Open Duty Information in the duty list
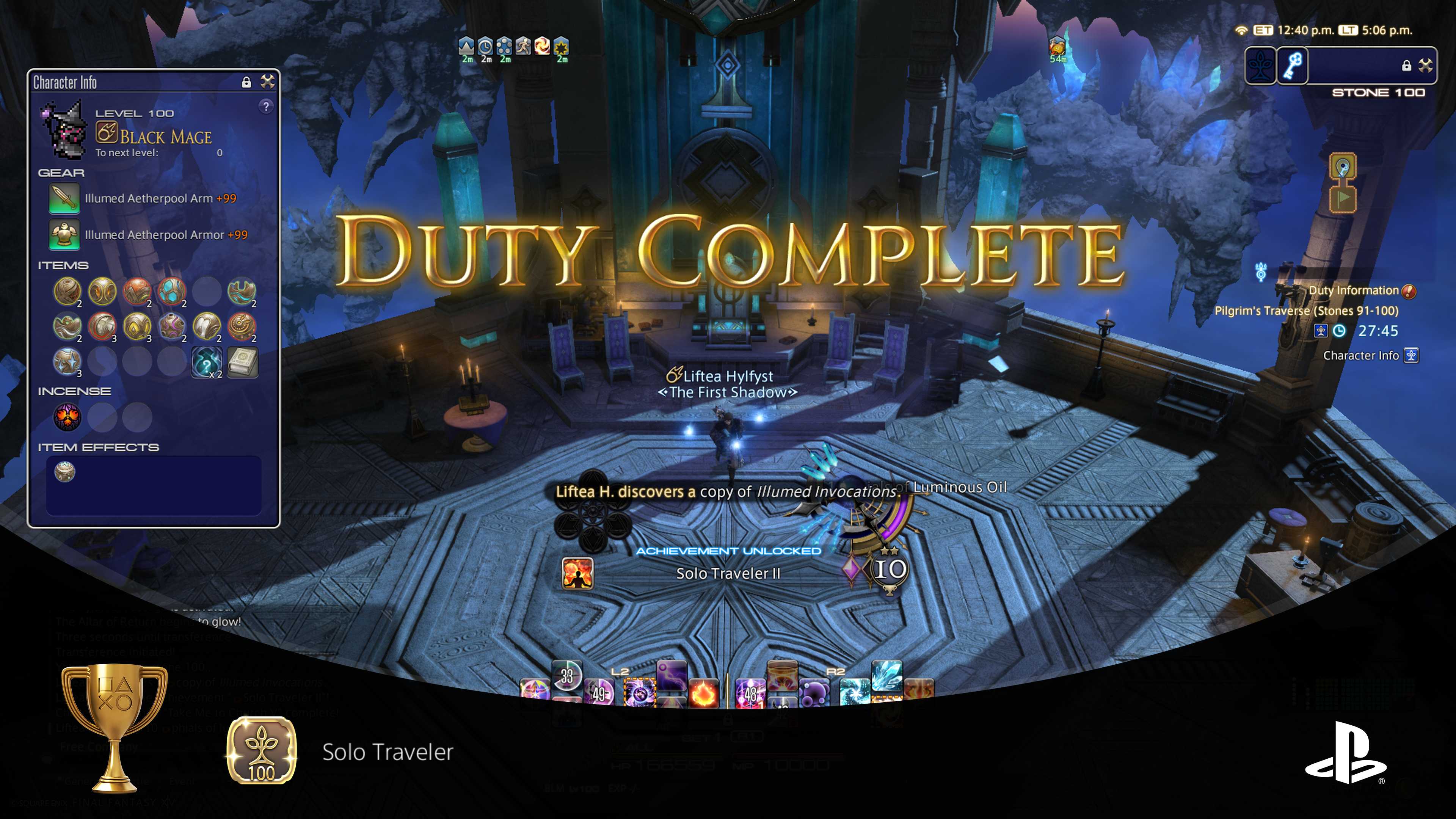 (1354, 290)
